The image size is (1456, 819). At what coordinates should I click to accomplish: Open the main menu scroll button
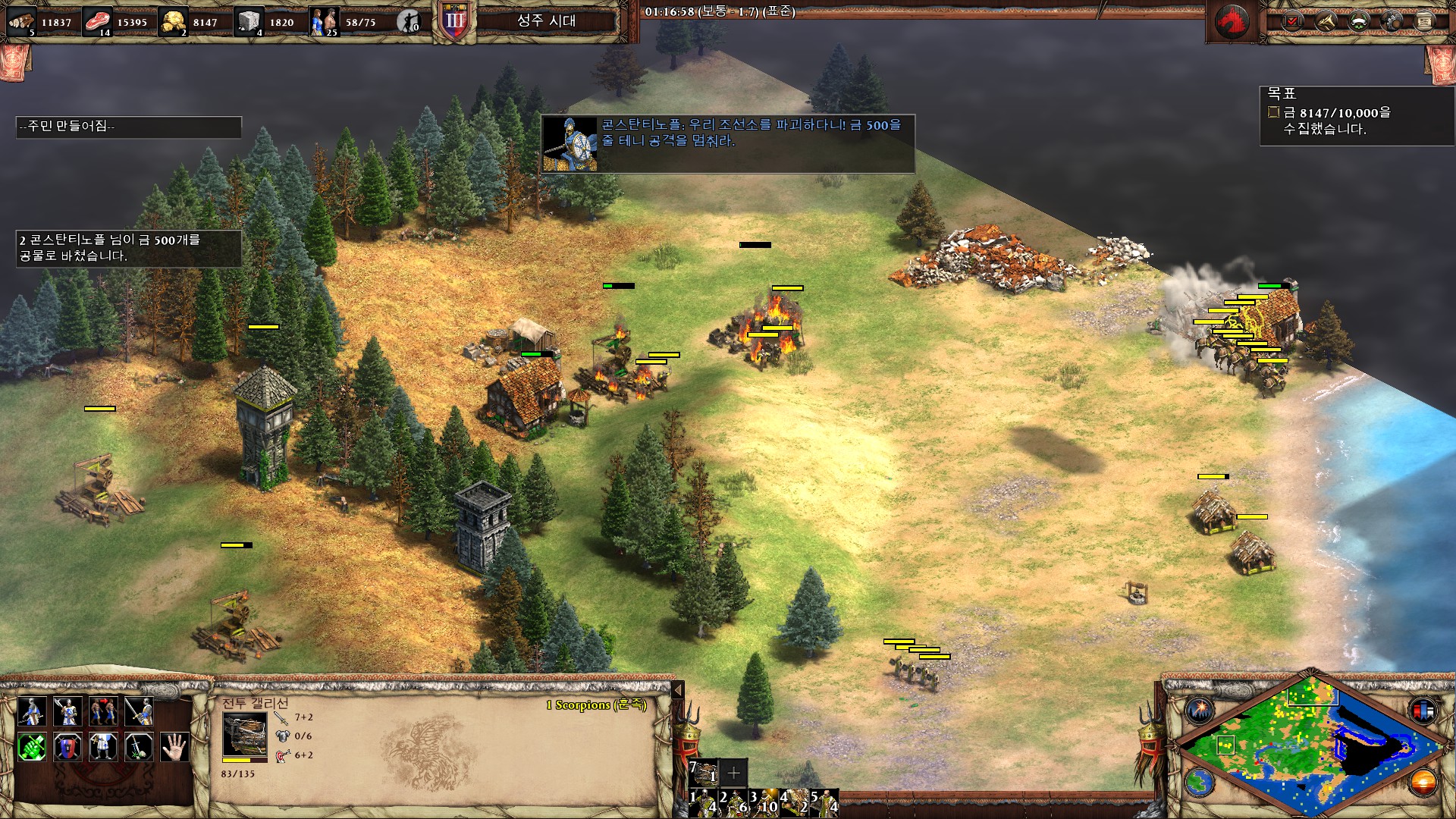(1425, 21)
